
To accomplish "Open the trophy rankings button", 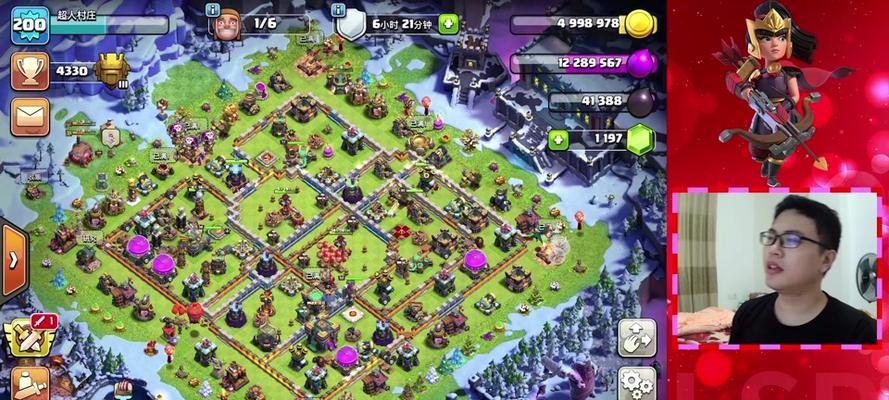I will [29, 71].
